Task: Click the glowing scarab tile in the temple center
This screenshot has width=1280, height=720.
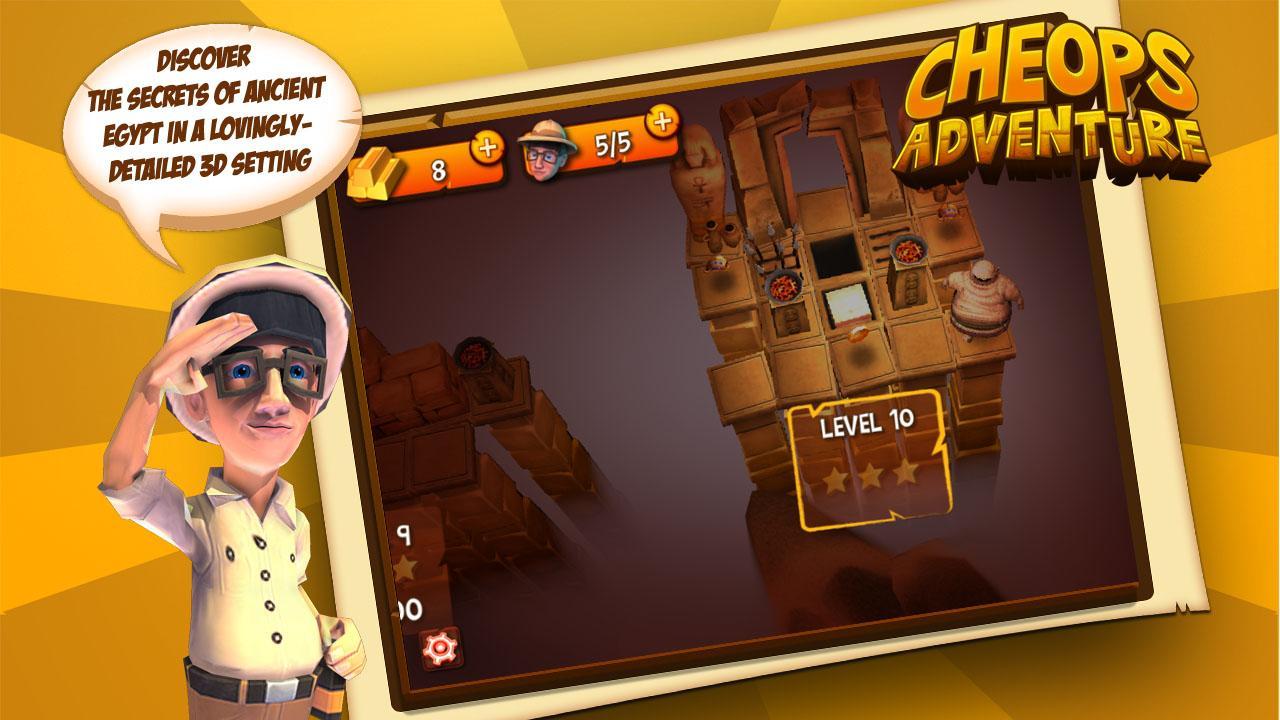Action: click(859, 333)
